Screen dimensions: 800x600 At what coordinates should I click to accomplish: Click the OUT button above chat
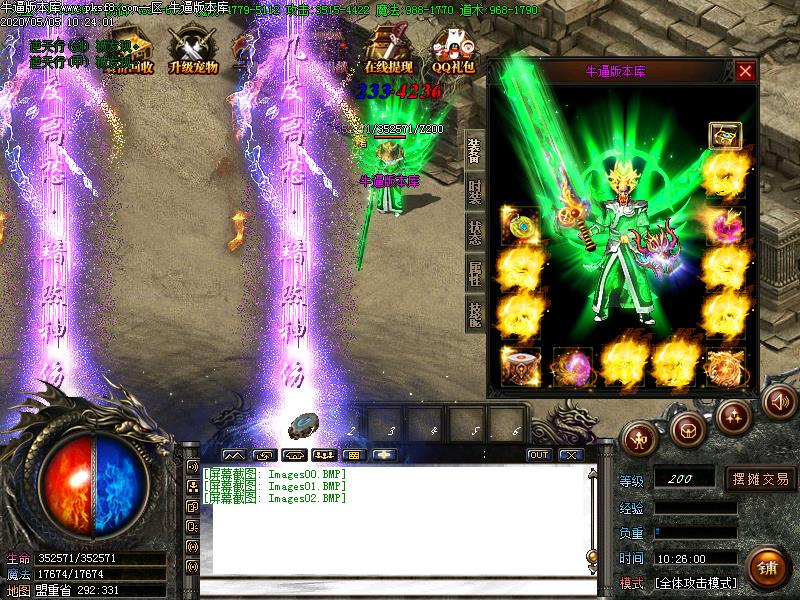tap(540, 455)
